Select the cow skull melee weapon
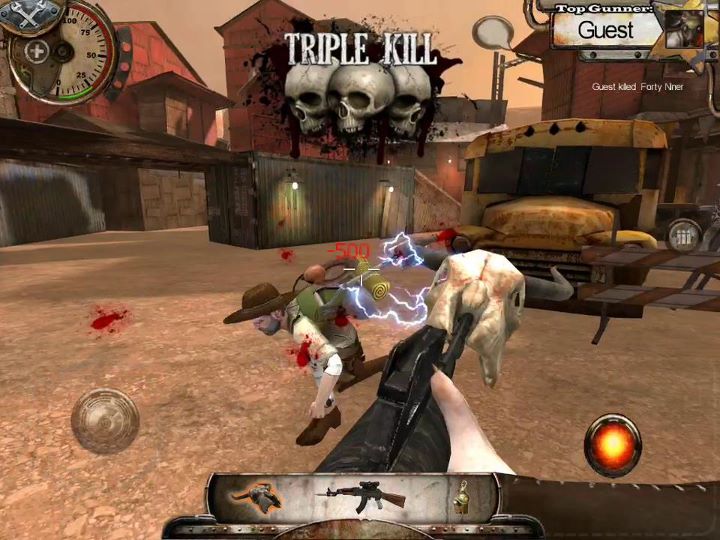 click(x=255, y=497)
